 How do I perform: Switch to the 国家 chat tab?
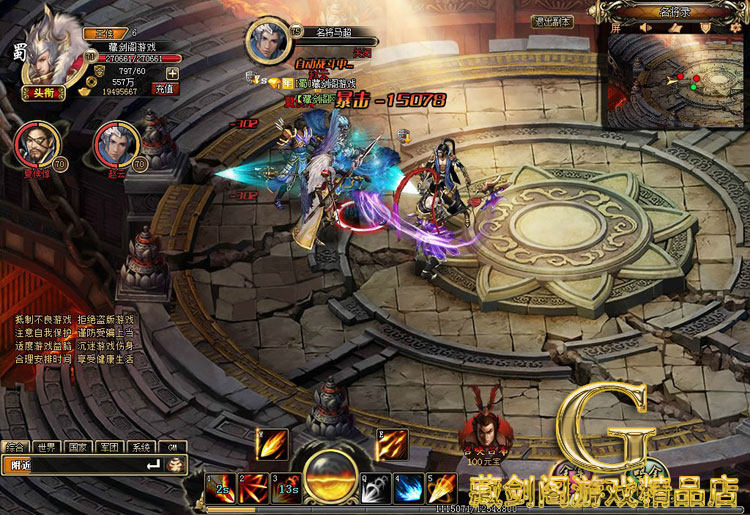(x=78, y=447)
